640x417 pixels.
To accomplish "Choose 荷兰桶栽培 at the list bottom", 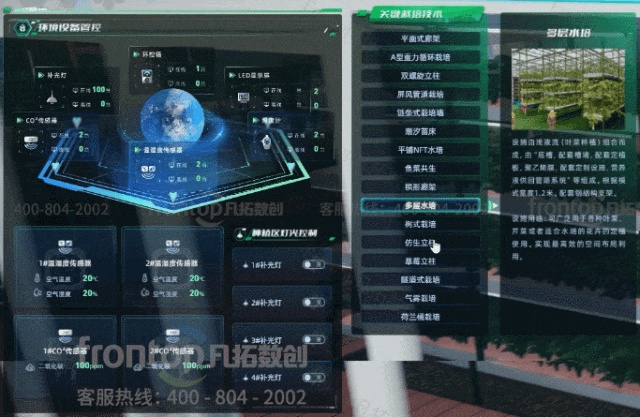I will point(422,316).
